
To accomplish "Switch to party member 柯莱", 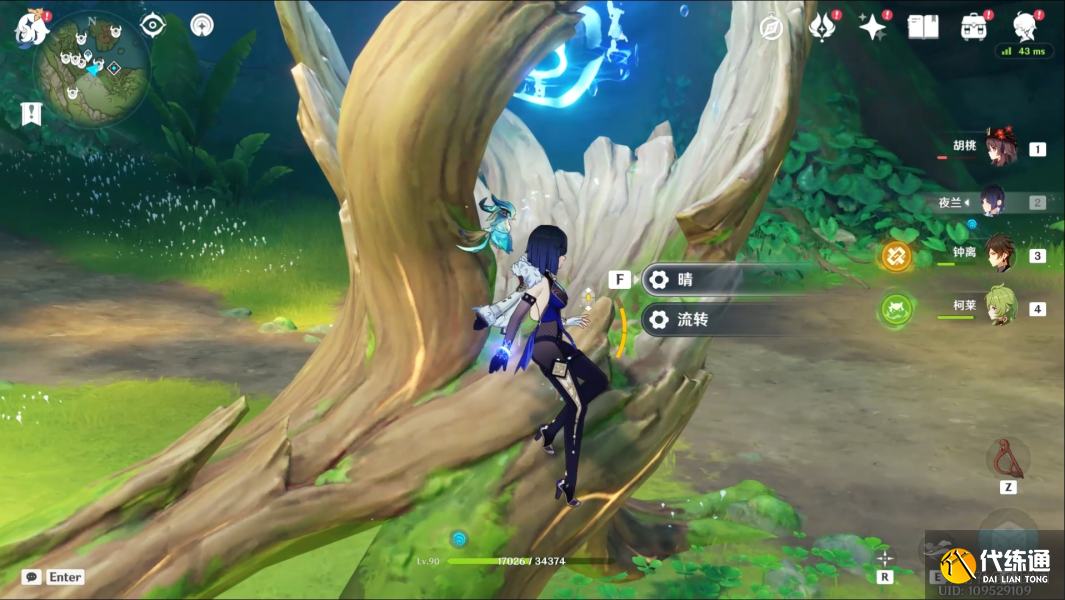I will tap(998, 307).
